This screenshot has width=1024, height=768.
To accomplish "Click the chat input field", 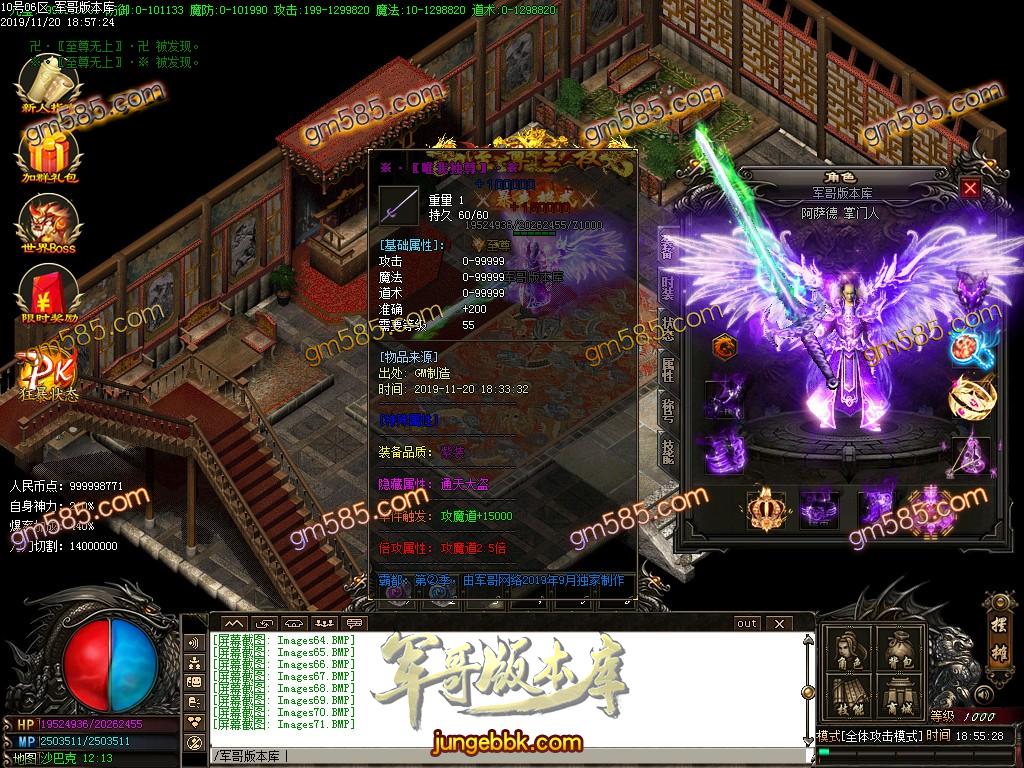I will (x=500, y=755).
